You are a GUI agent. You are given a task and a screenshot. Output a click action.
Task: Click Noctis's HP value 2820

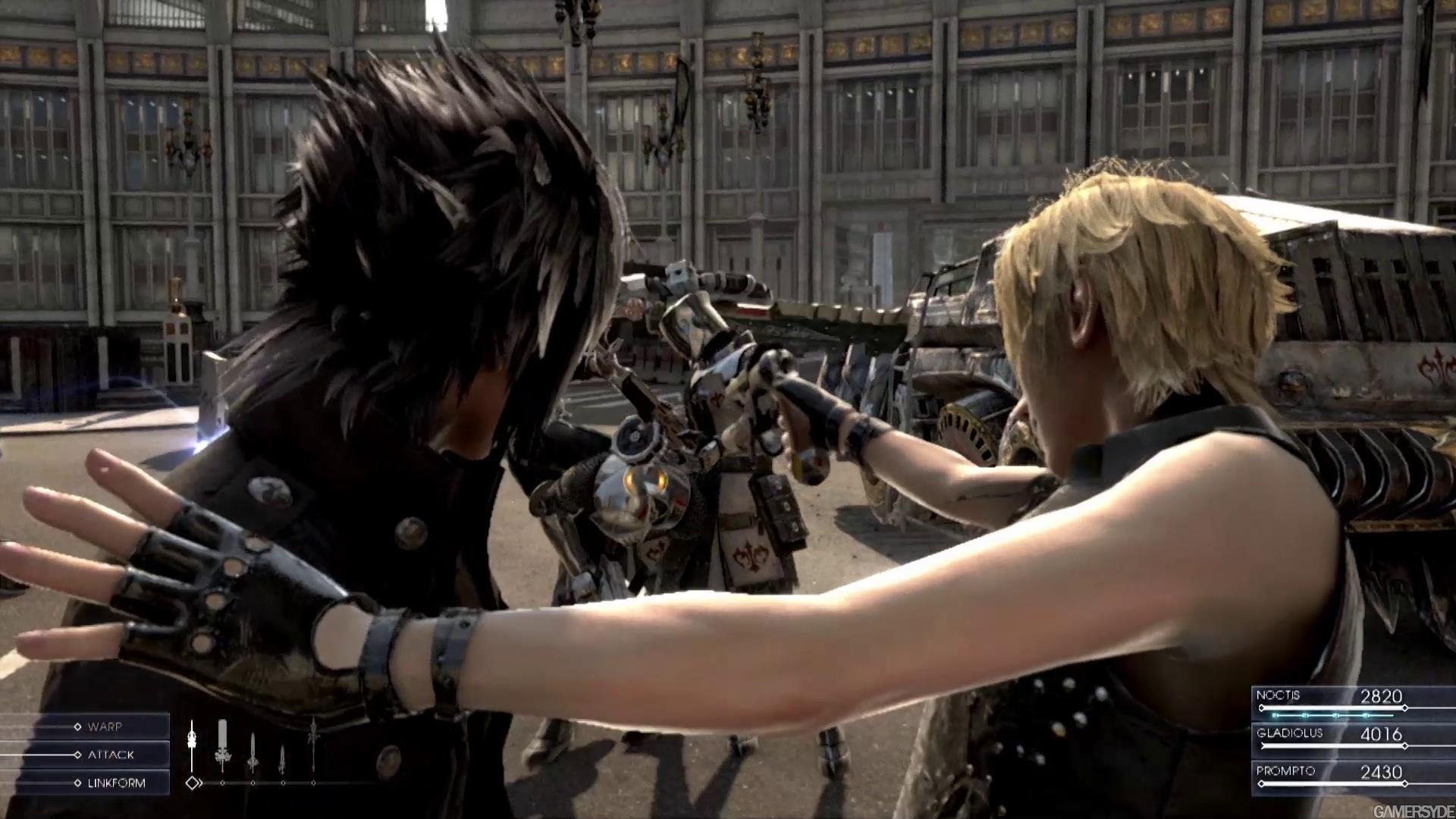pyautogui.click(x=1380, y=695)
